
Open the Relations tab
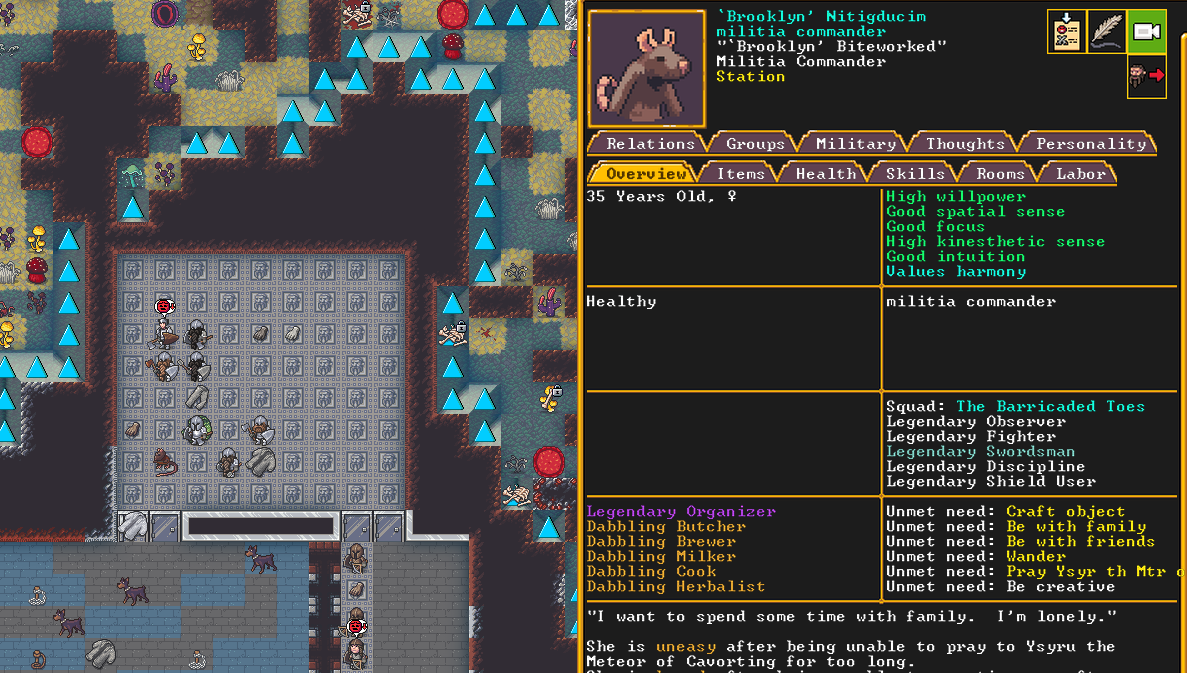point(650,144)
